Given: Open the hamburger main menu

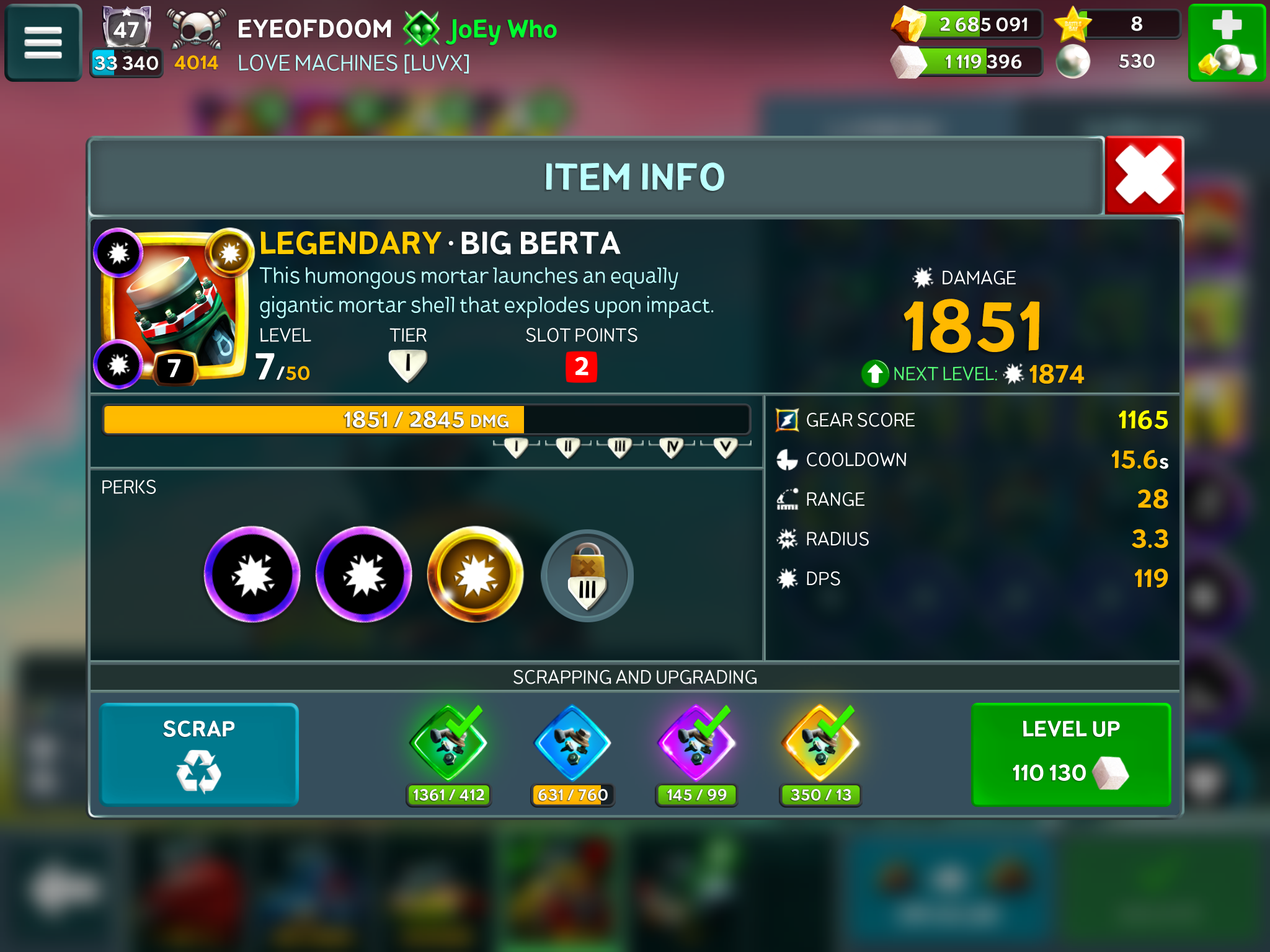Looking at the screenshot, I should point(43,42).
